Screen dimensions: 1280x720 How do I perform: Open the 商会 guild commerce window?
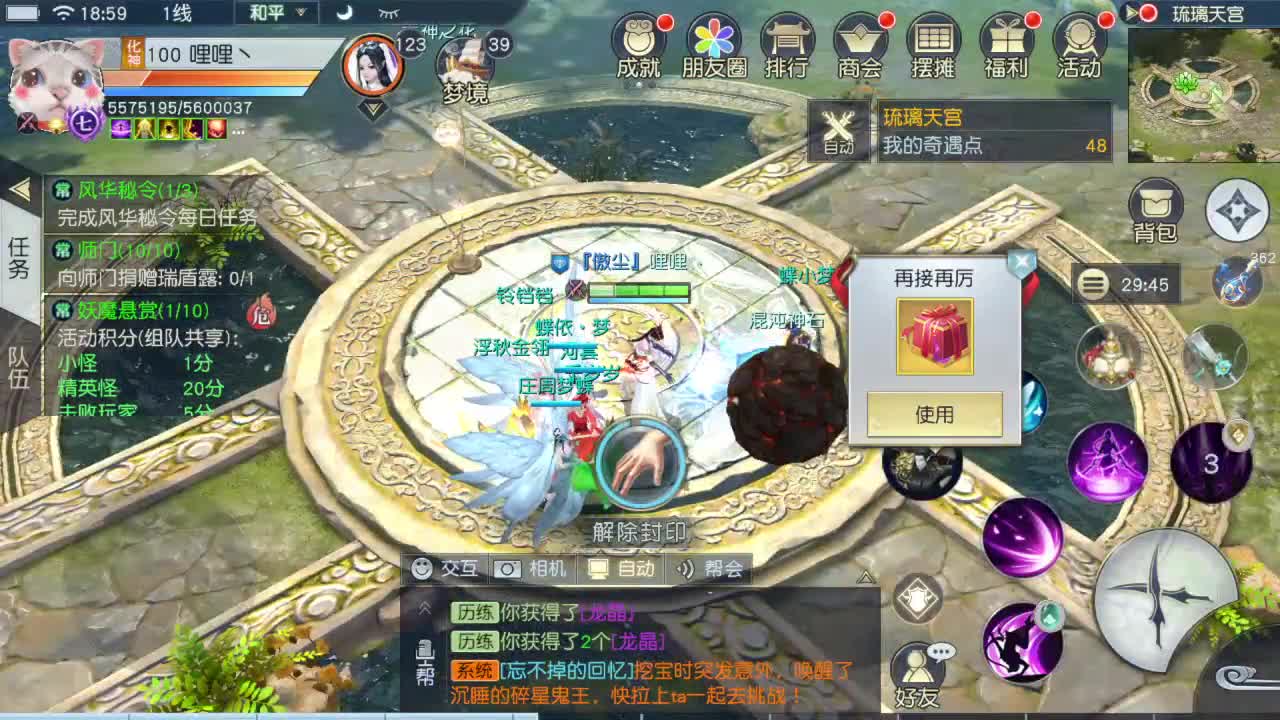coord(858,47)
